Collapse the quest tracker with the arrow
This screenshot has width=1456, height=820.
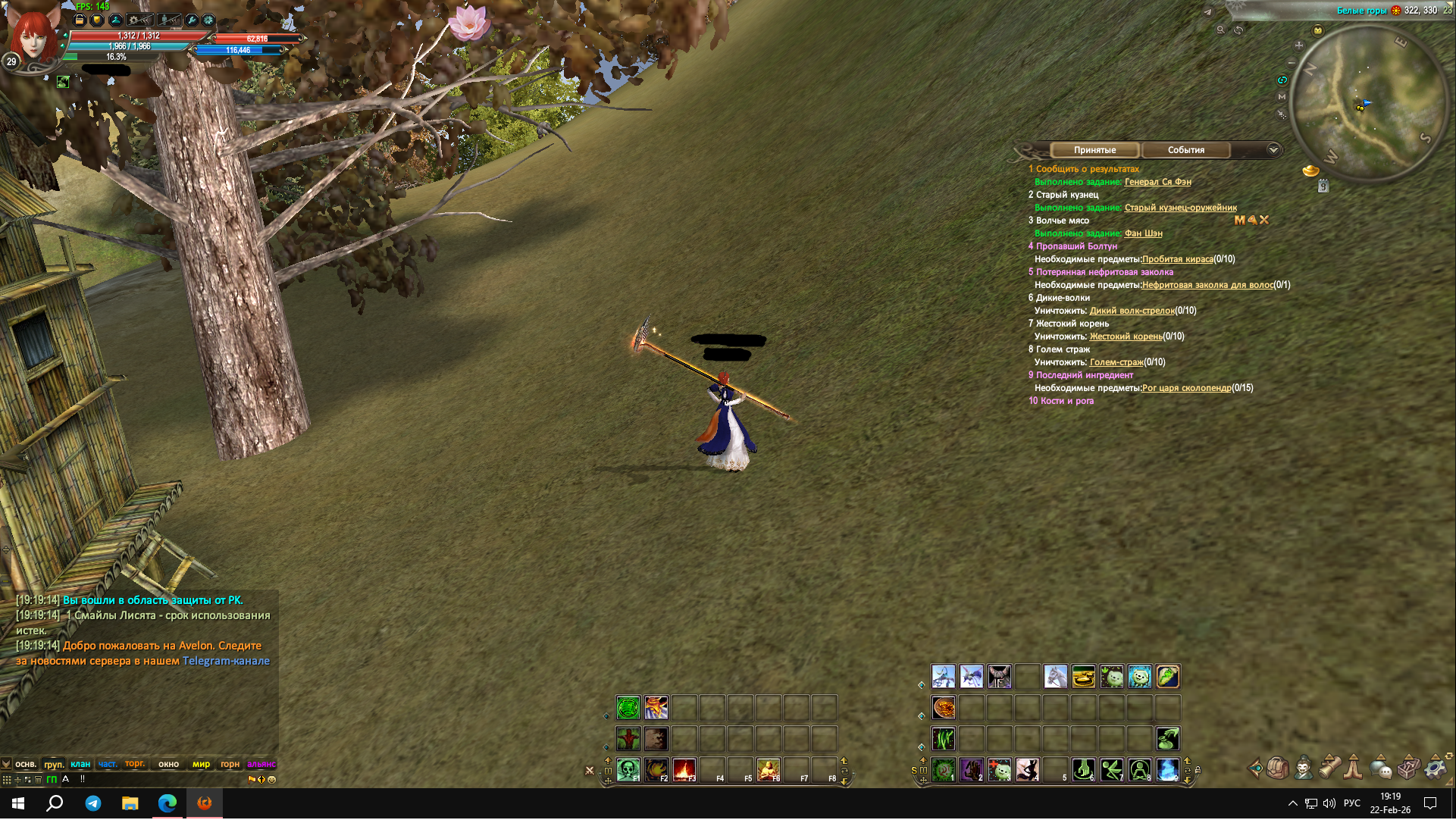(1273, 150)
